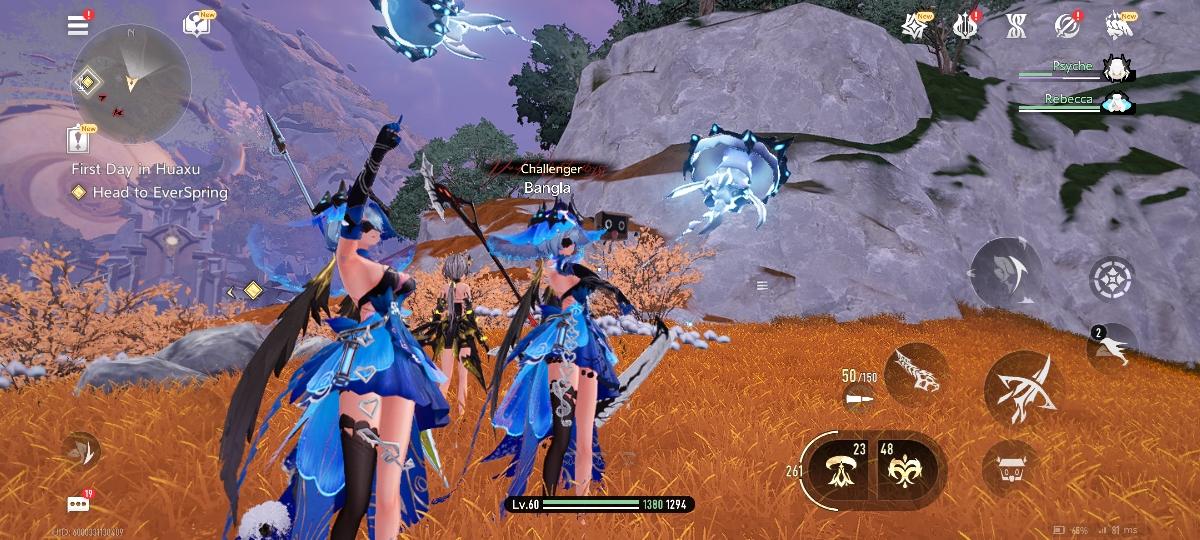Open the circular minimap
The width and height of the screenshot is (1200, 540).
(x=130, y=82)
